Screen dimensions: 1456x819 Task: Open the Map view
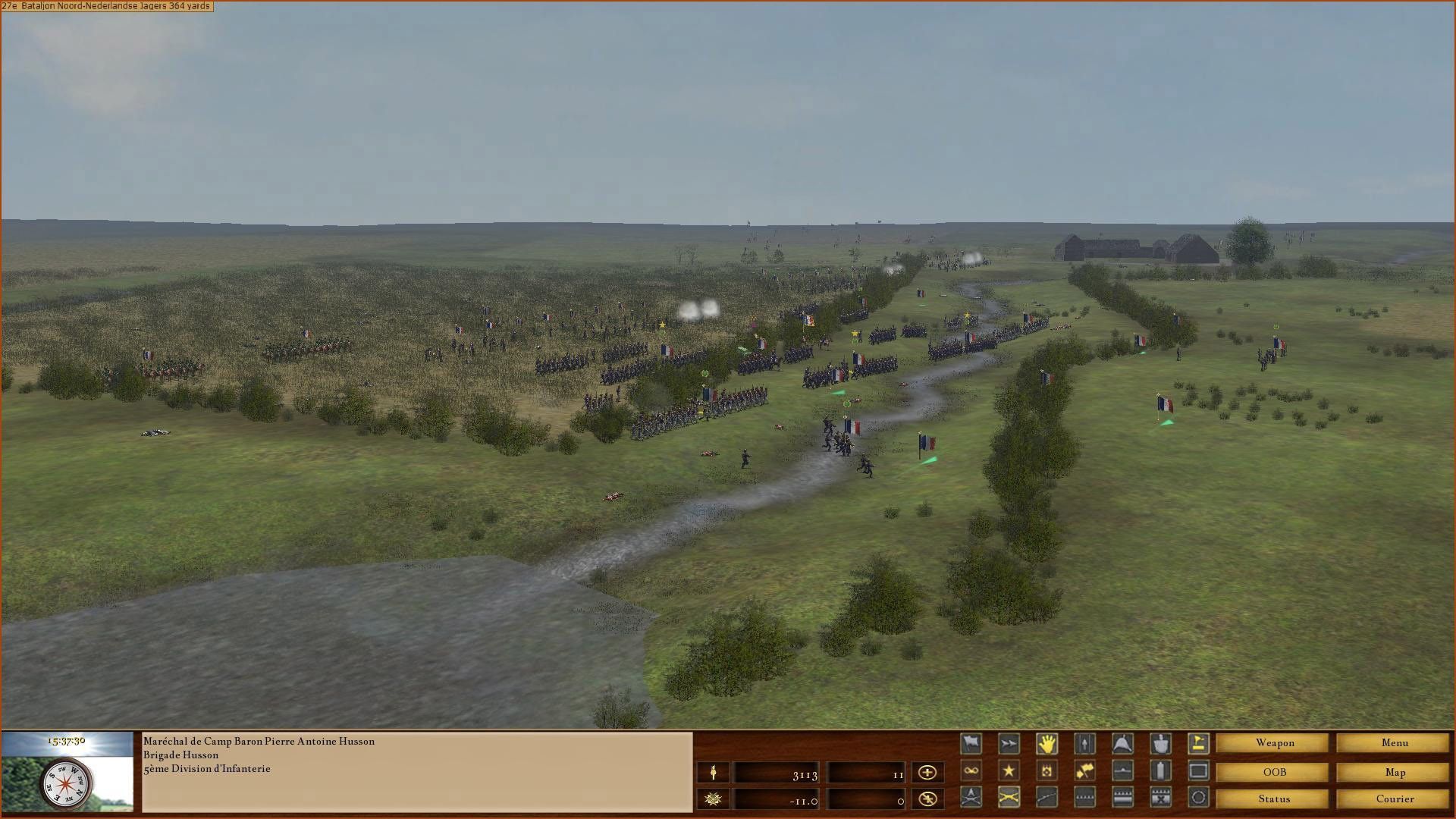[x=1394, y=772]
